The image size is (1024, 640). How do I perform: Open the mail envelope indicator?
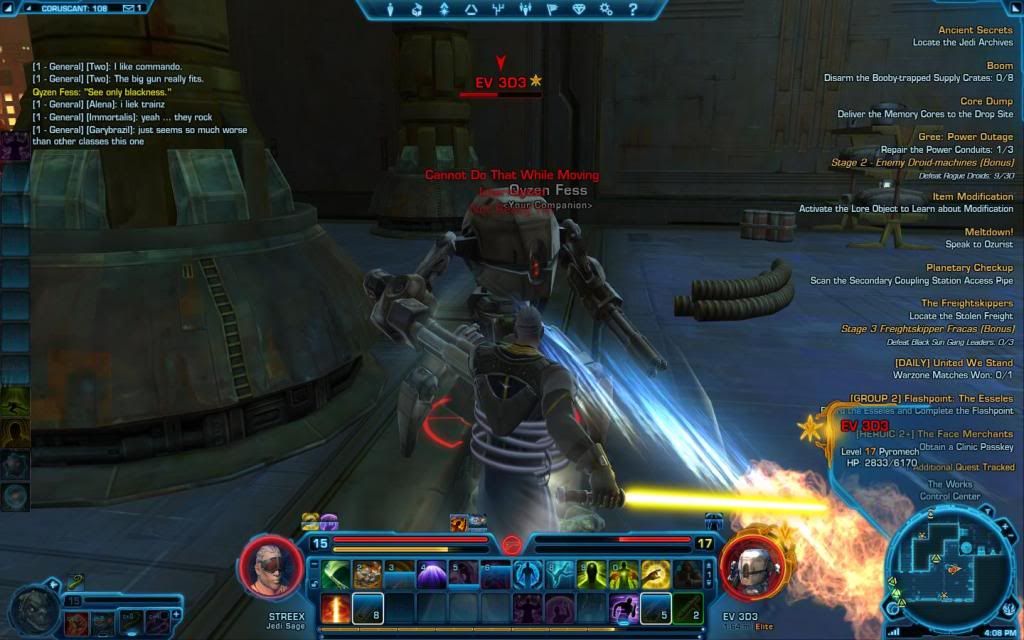[129, 8]
